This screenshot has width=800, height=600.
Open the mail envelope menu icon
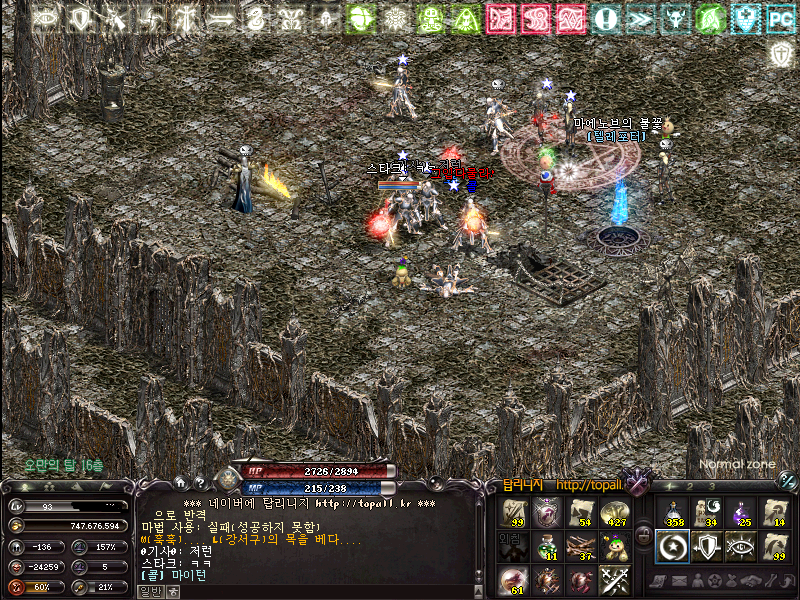681,581
